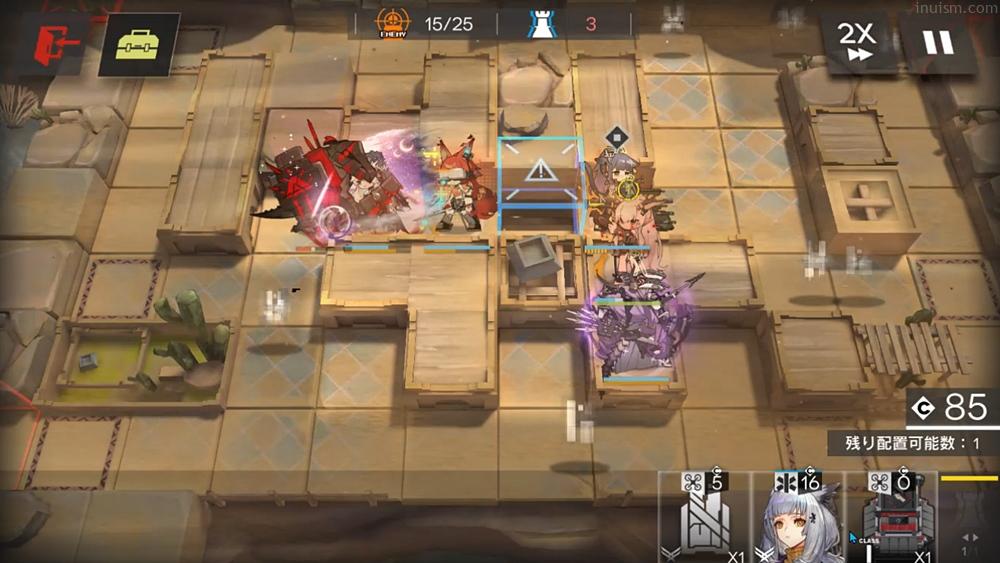The width and height of the screenshot is (1000, 563).
Task: Open the yellow toolbox menu
Action: [138, 46]
